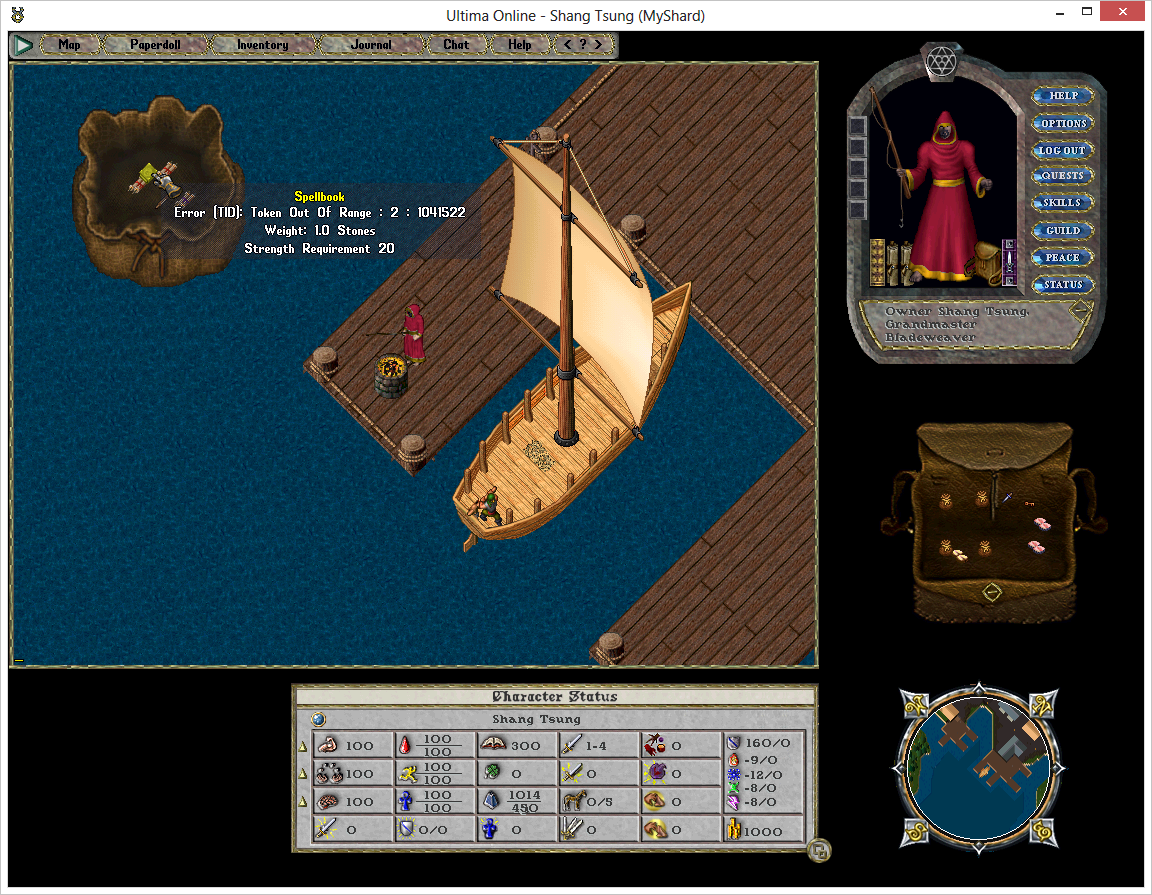Open the Chat menu bar button

(456, 45)
